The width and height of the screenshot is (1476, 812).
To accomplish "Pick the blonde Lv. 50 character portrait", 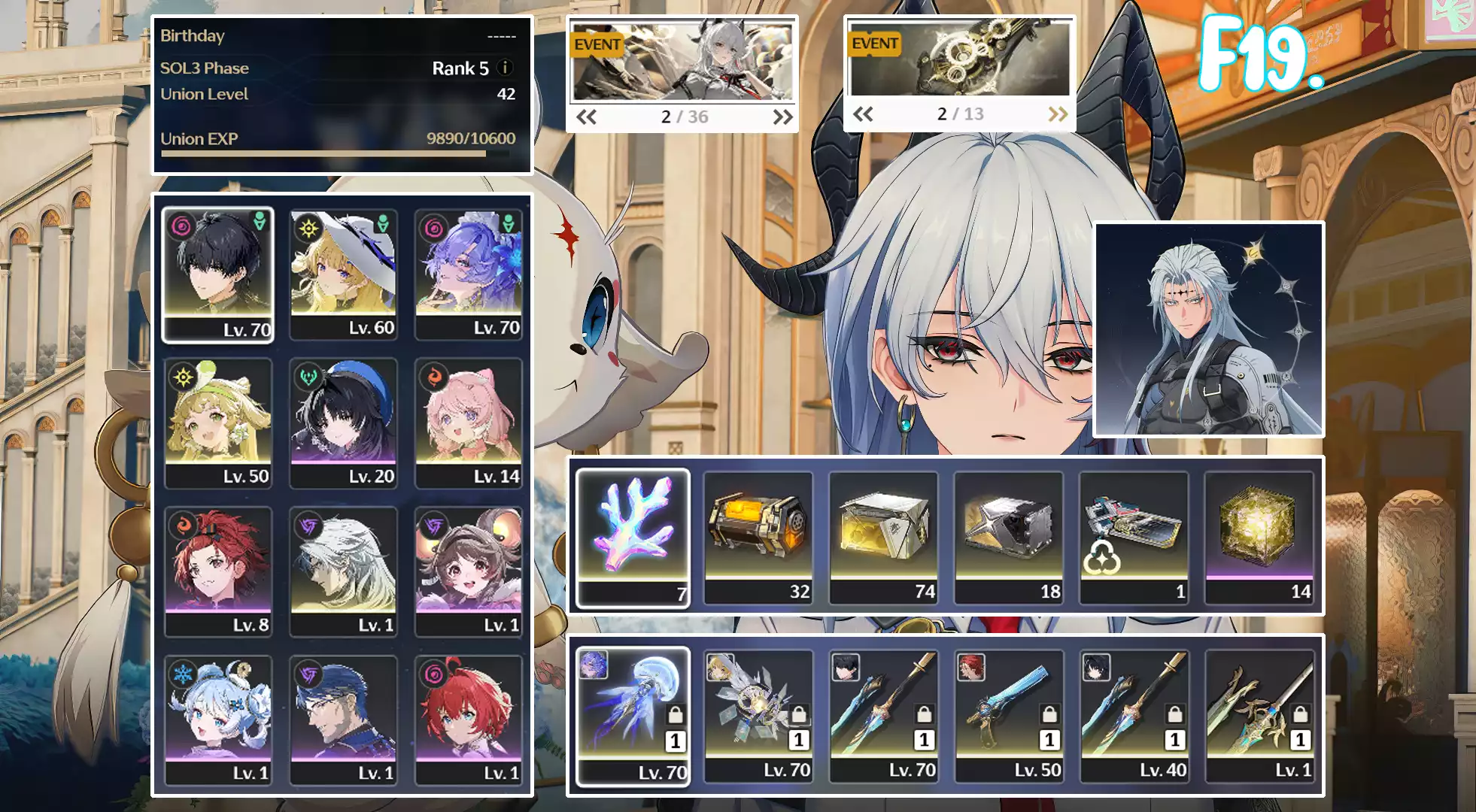I will pyautogui.click(x=217, y=423).
